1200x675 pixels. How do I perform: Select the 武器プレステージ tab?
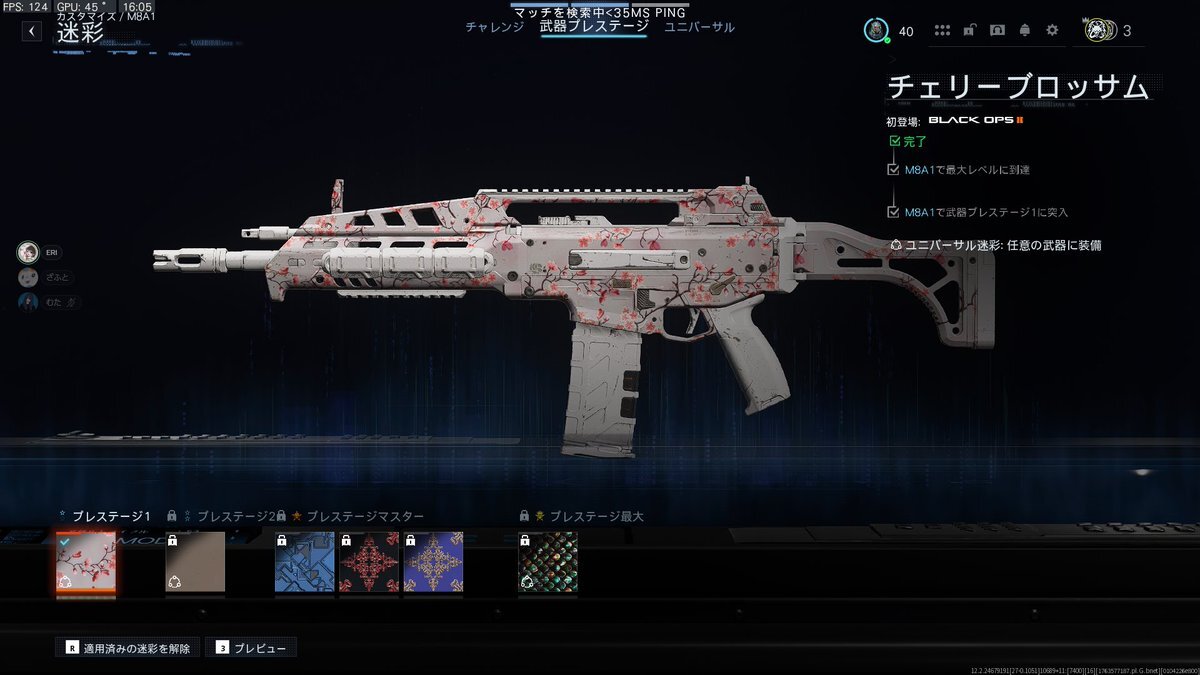tap(594, 27)
